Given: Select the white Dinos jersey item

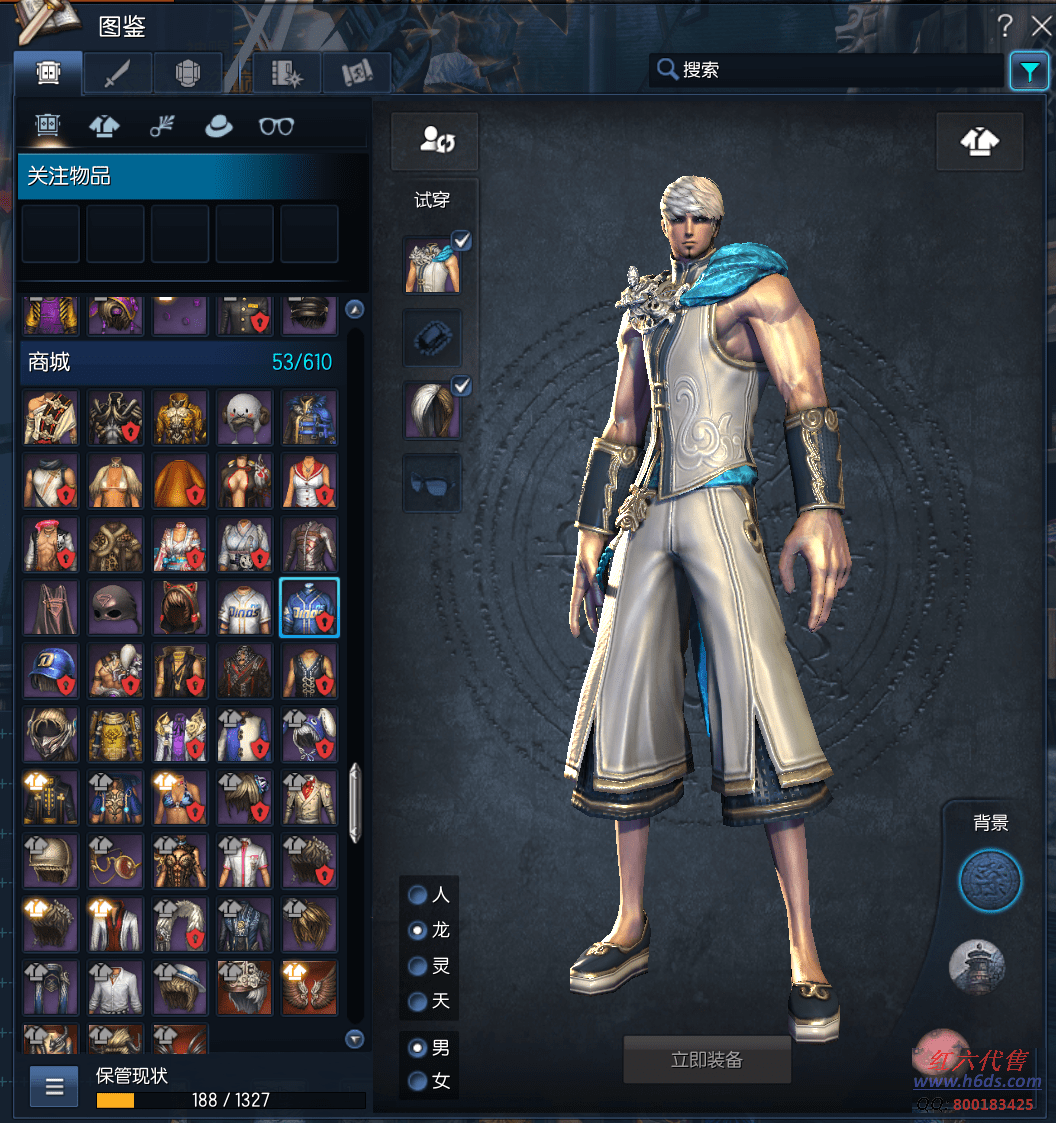Looking at the screenshot, I should click(x=245, y=607).
